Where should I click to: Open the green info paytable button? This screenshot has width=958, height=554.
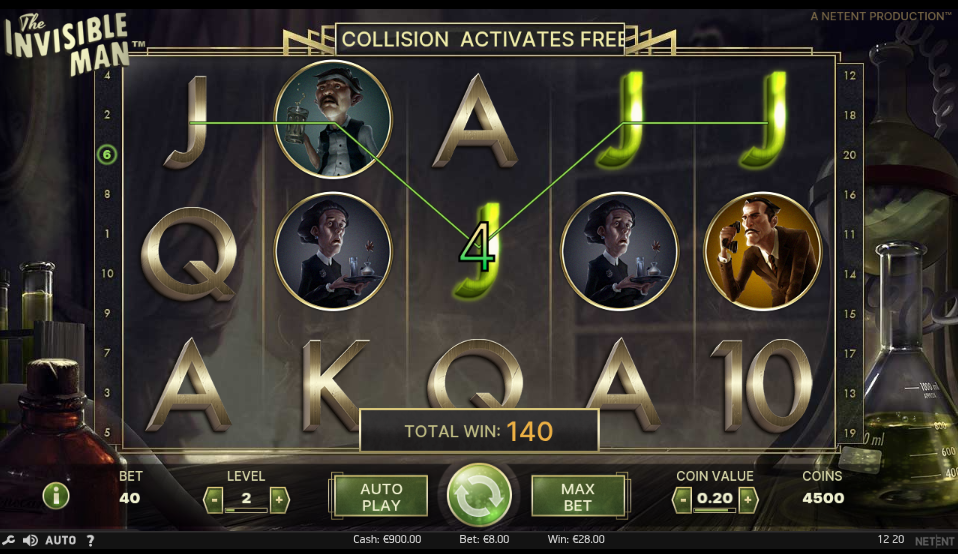(x=56, y=496)
